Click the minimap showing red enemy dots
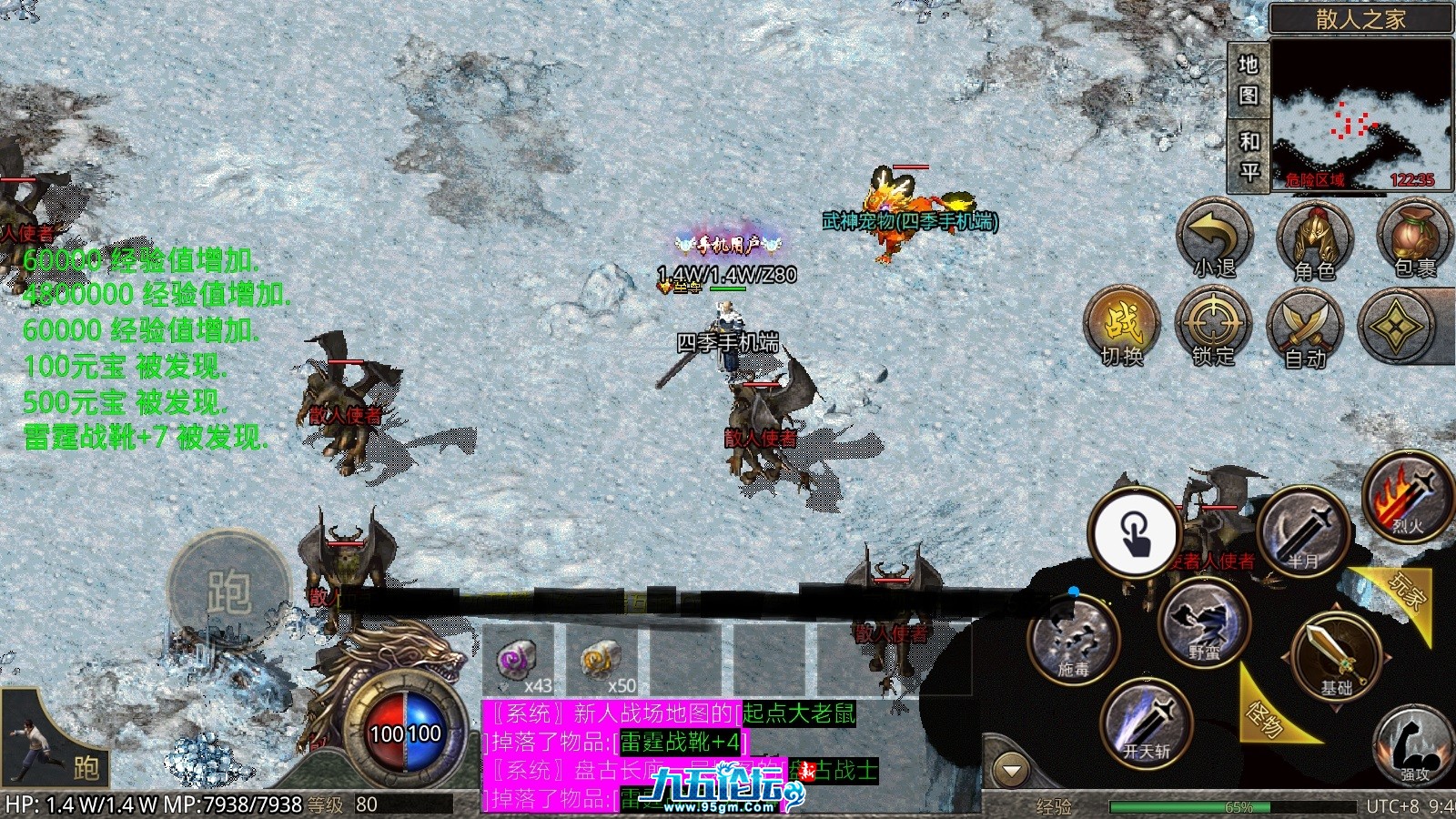This screenshot has width=1456, height=819. point(1360,114)
